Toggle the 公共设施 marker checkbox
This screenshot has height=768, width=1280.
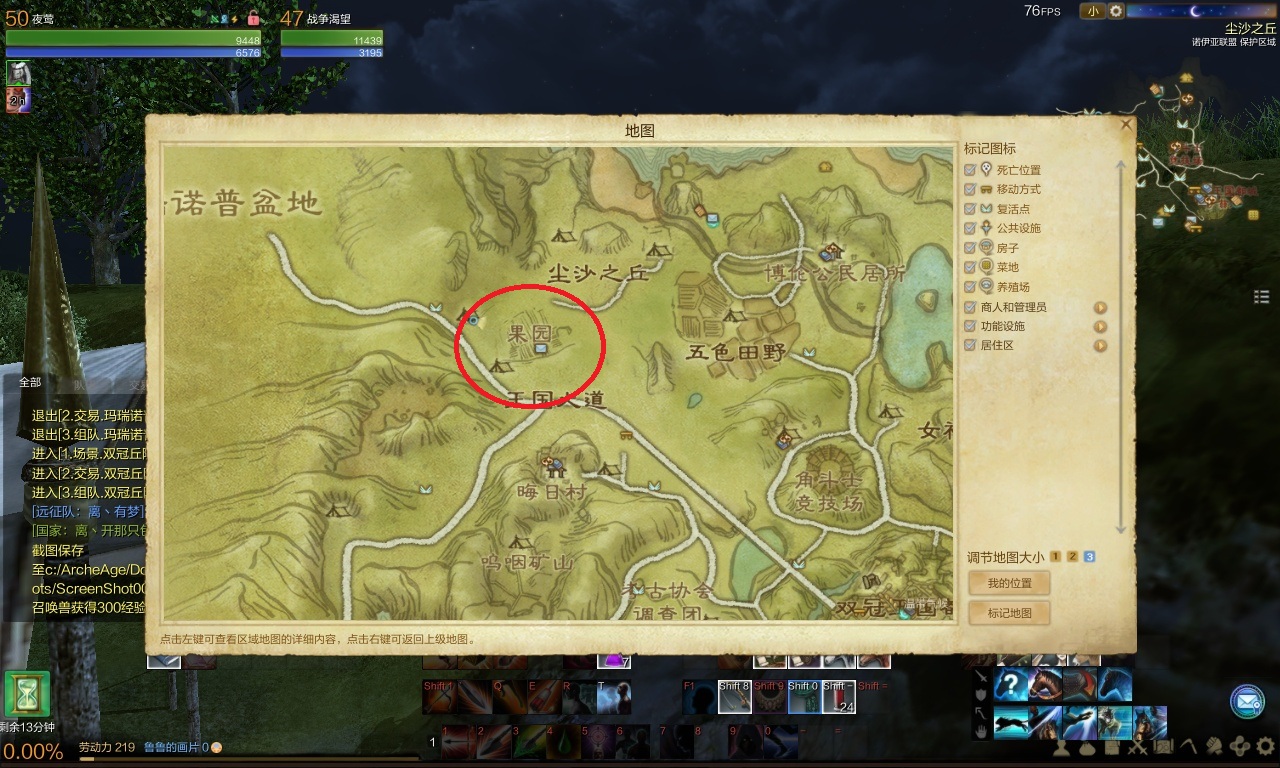coord(970,228)
